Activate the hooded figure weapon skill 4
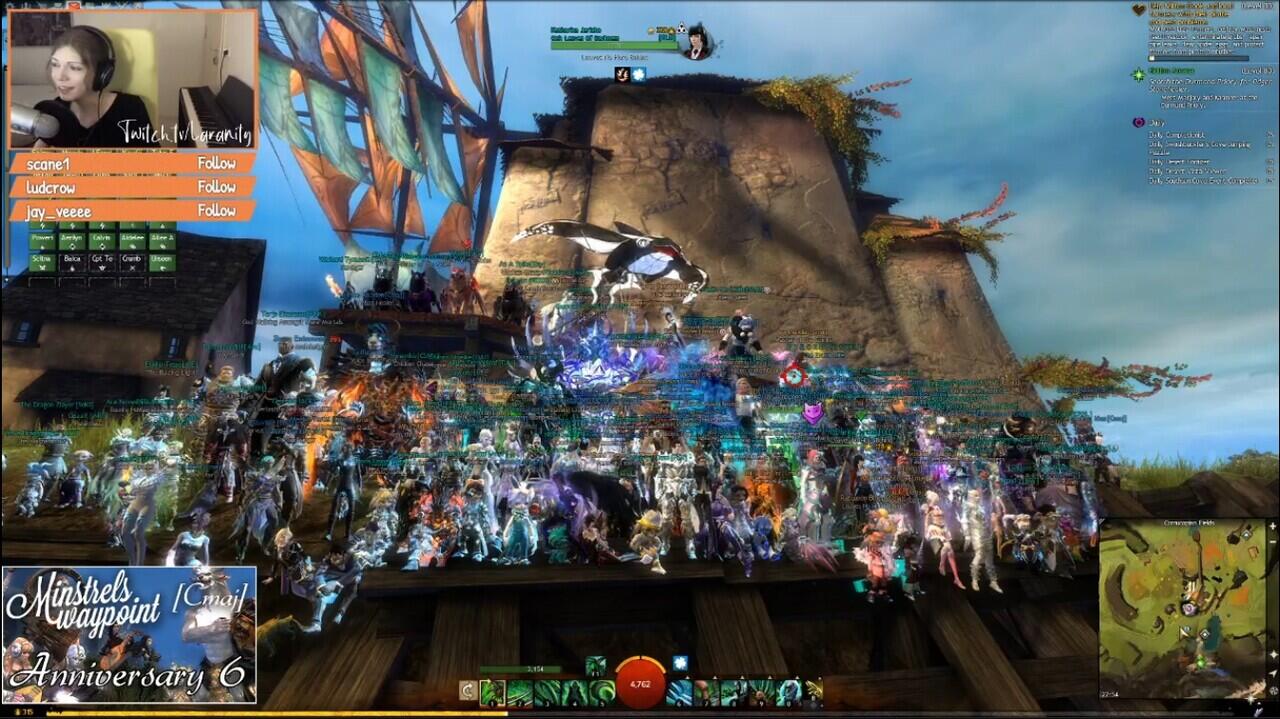The height and width of the screenshot is (719, 1280). pyautogui.click(x=574, y=692)
